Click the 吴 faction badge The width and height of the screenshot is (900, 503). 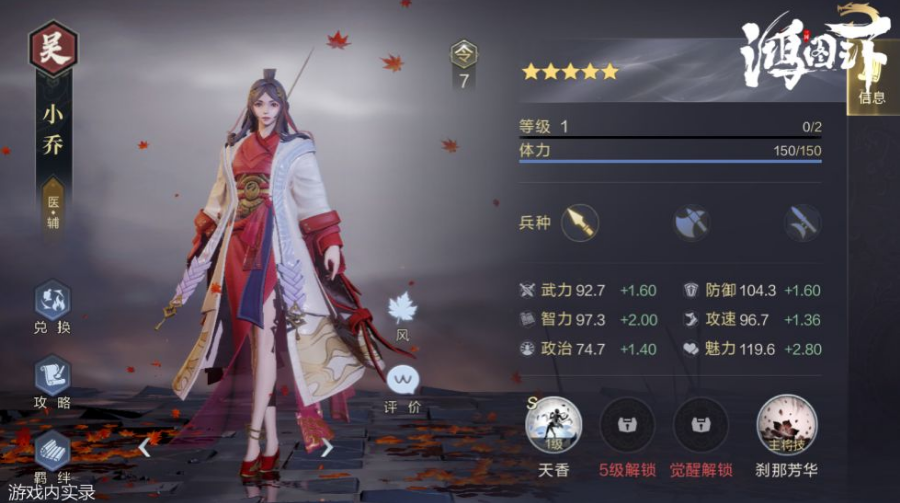pyautogui.click(x=53, y=50)
